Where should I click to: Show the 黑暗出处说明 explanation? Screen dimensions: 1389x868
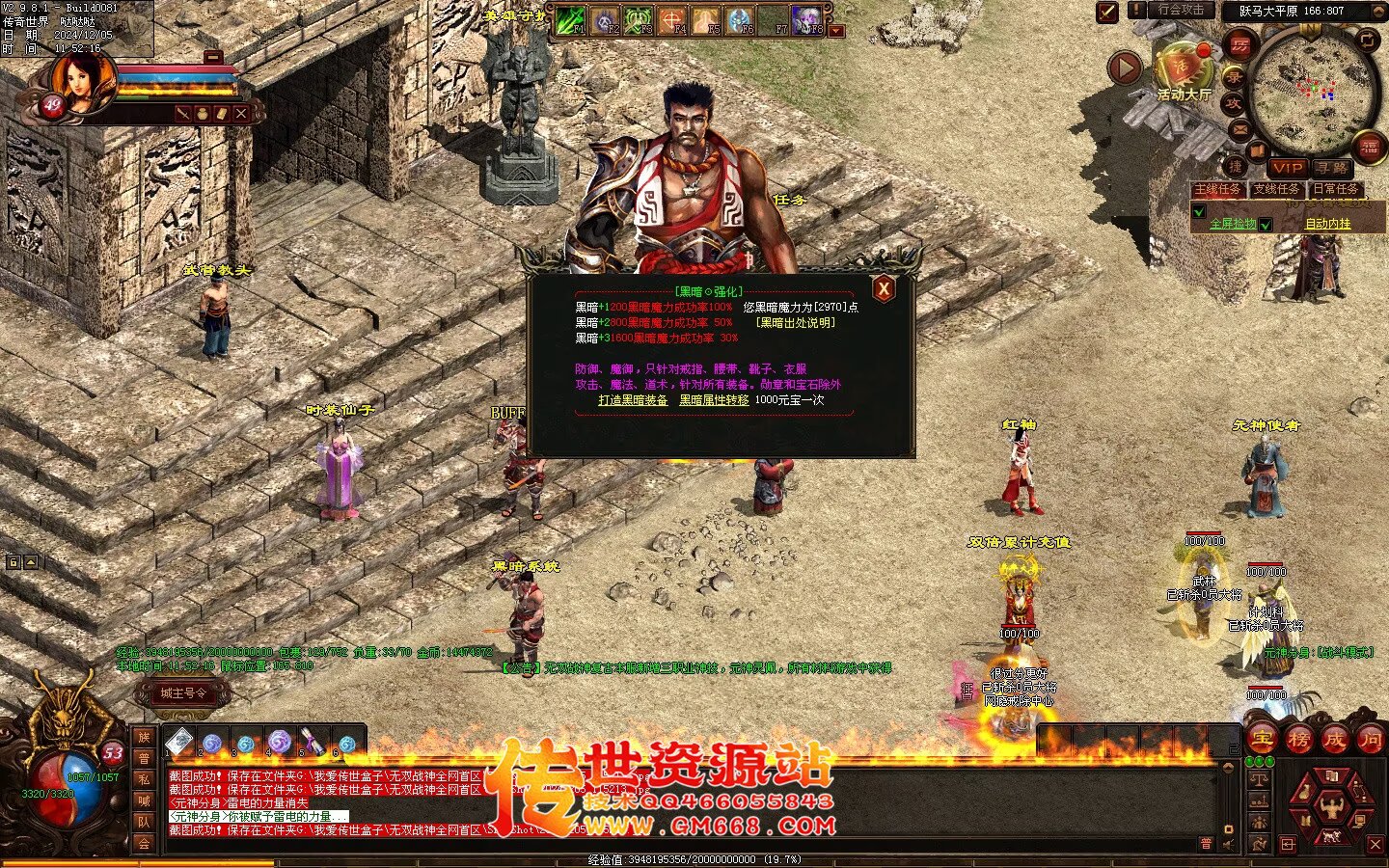[x=796, y=323]
